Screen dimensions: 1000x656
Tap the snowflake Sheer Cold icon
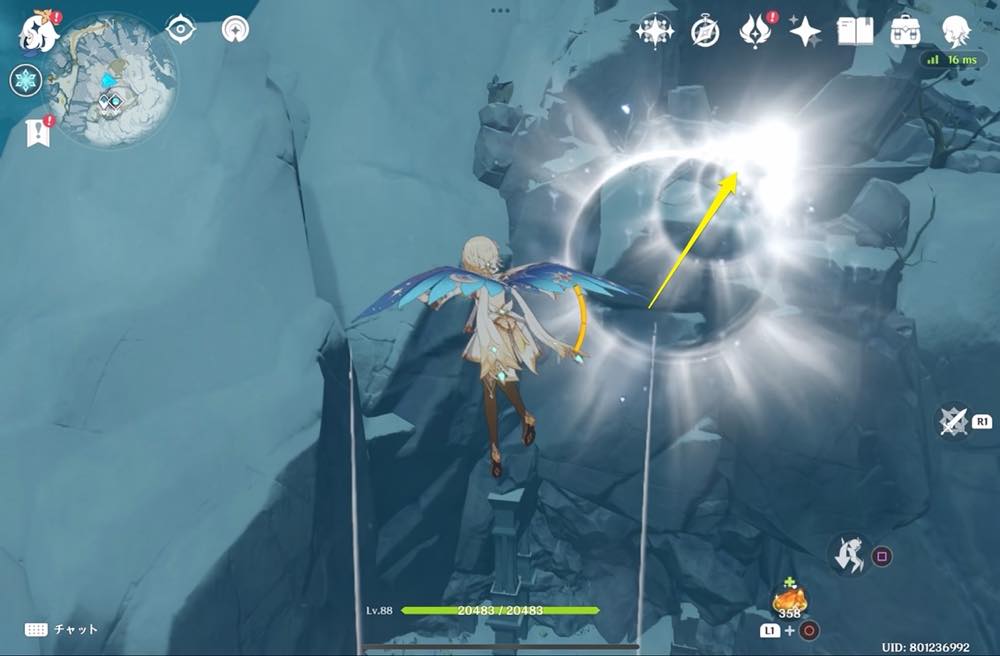pos(25,81)
